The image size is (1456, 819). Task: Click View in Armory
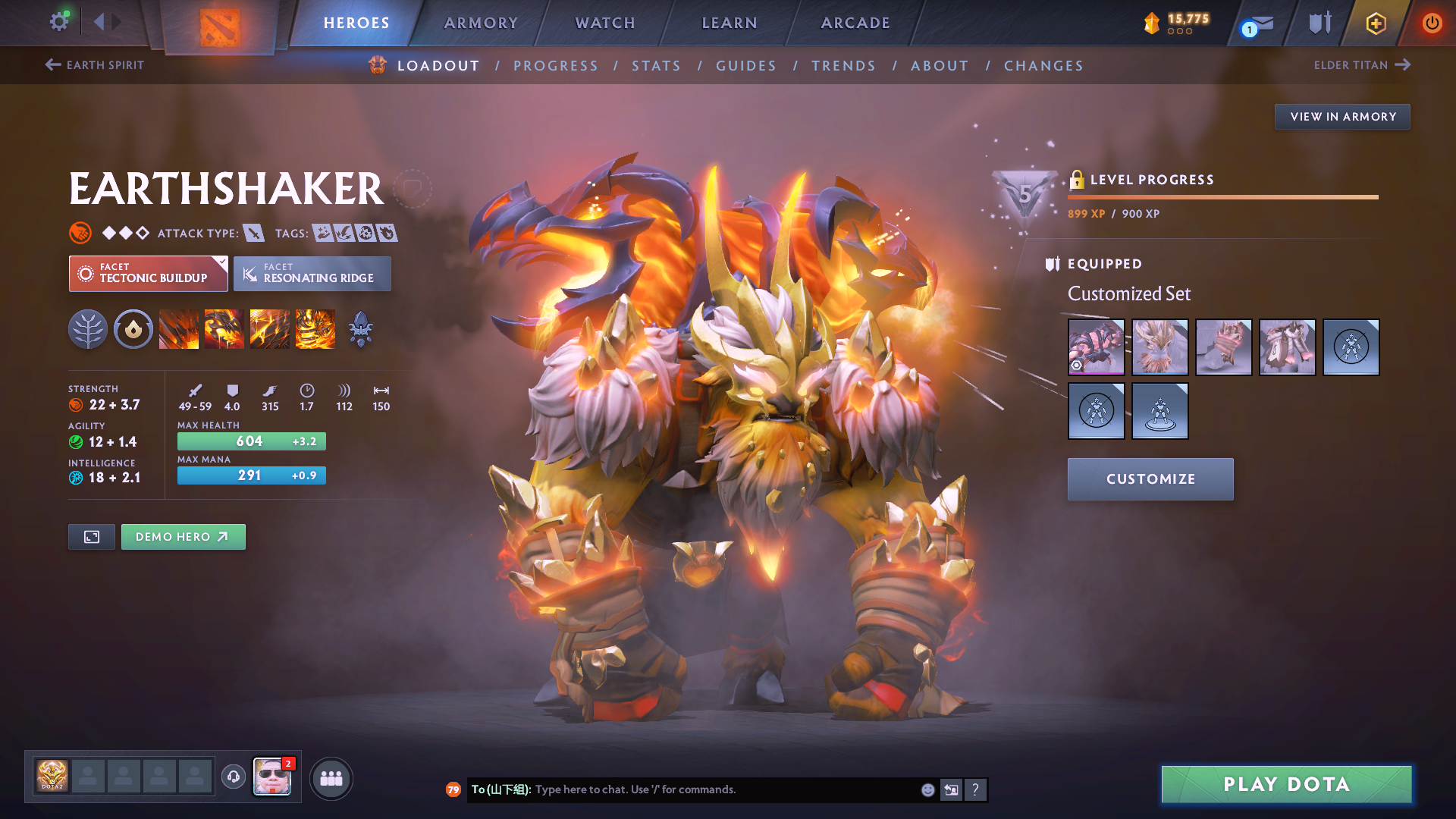(x=1342, y=117)
